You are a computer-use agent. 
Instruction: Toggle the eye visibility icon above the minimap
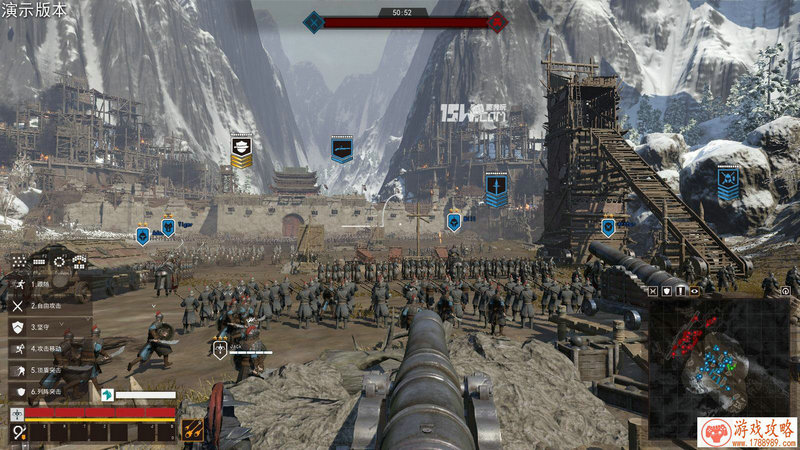[695, 290]
